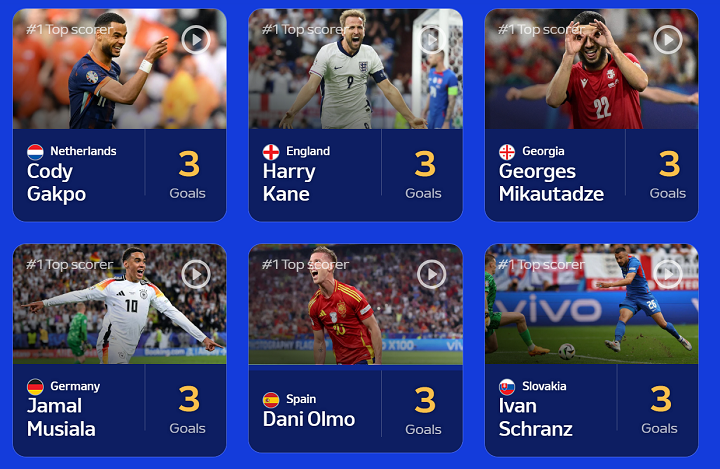Play the Jamal Musiala top scorer video
The height and width of the screenshot is (469, 720).
click(x=195, y=274)
